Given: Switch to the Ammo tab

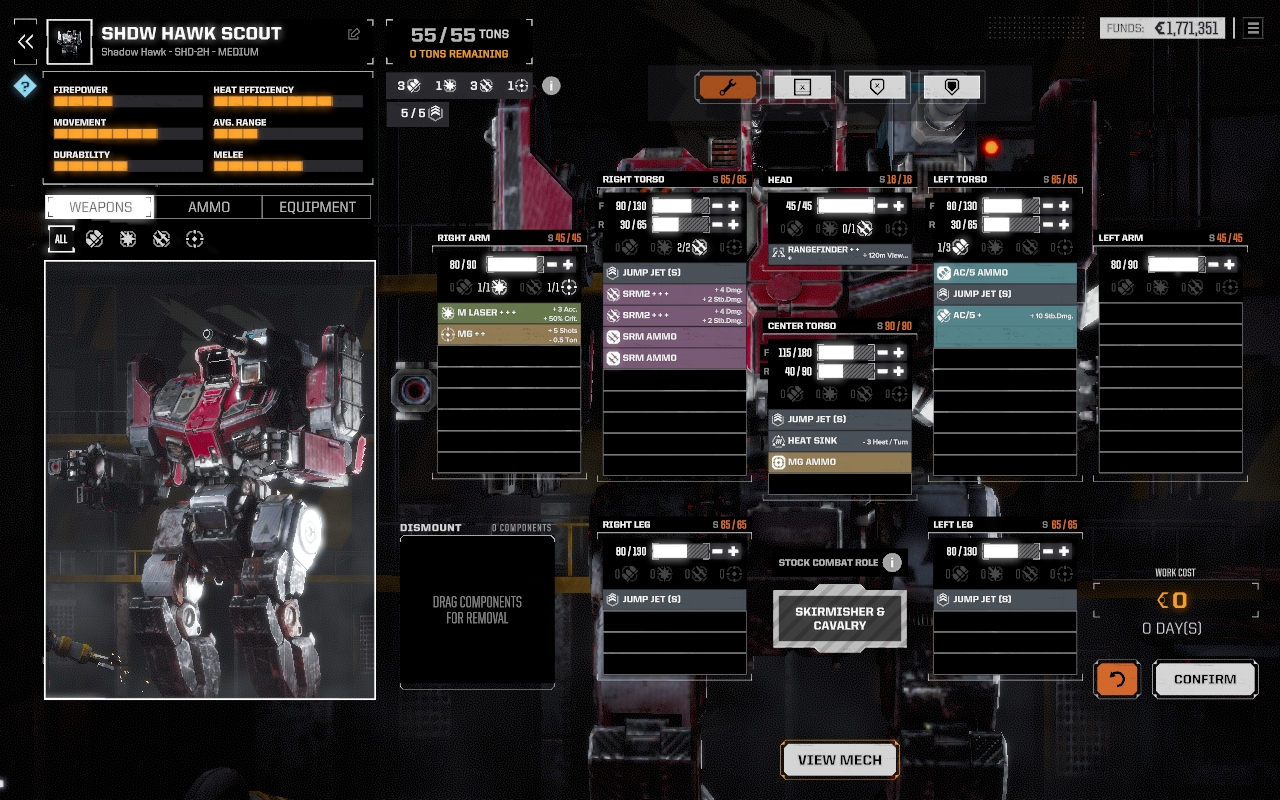Looking at the screenshot, I should pyautogui.click(x=209, y=207).
